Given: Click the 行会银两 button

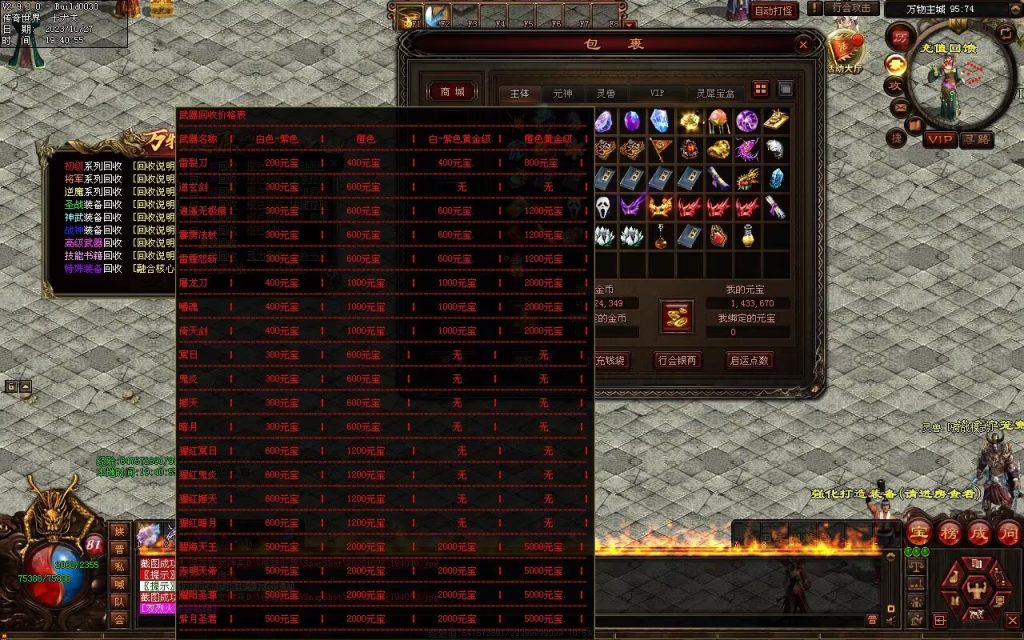Looking at the screenshot, I should point(678,360).
